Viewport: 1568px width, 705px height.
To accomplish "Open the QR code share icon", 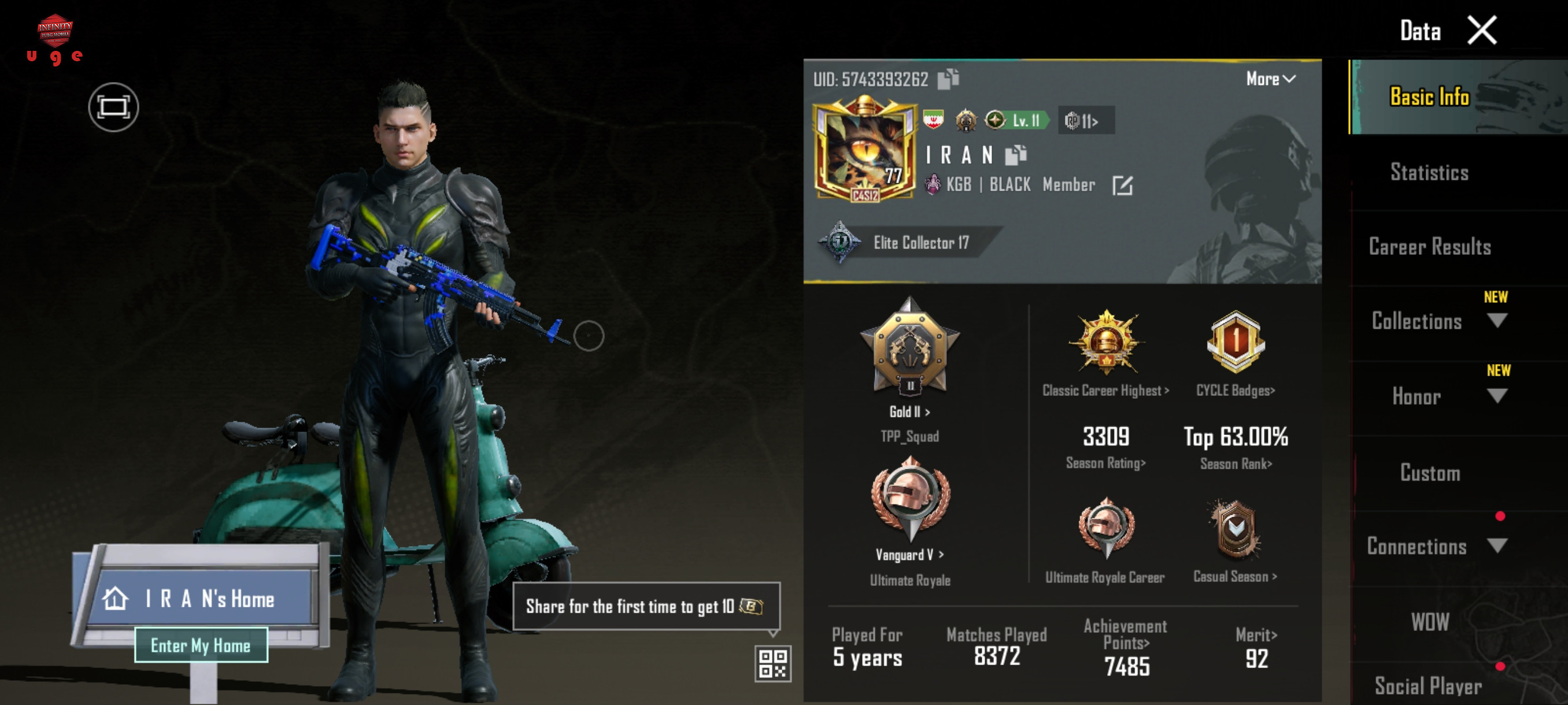I will (772, 663).
